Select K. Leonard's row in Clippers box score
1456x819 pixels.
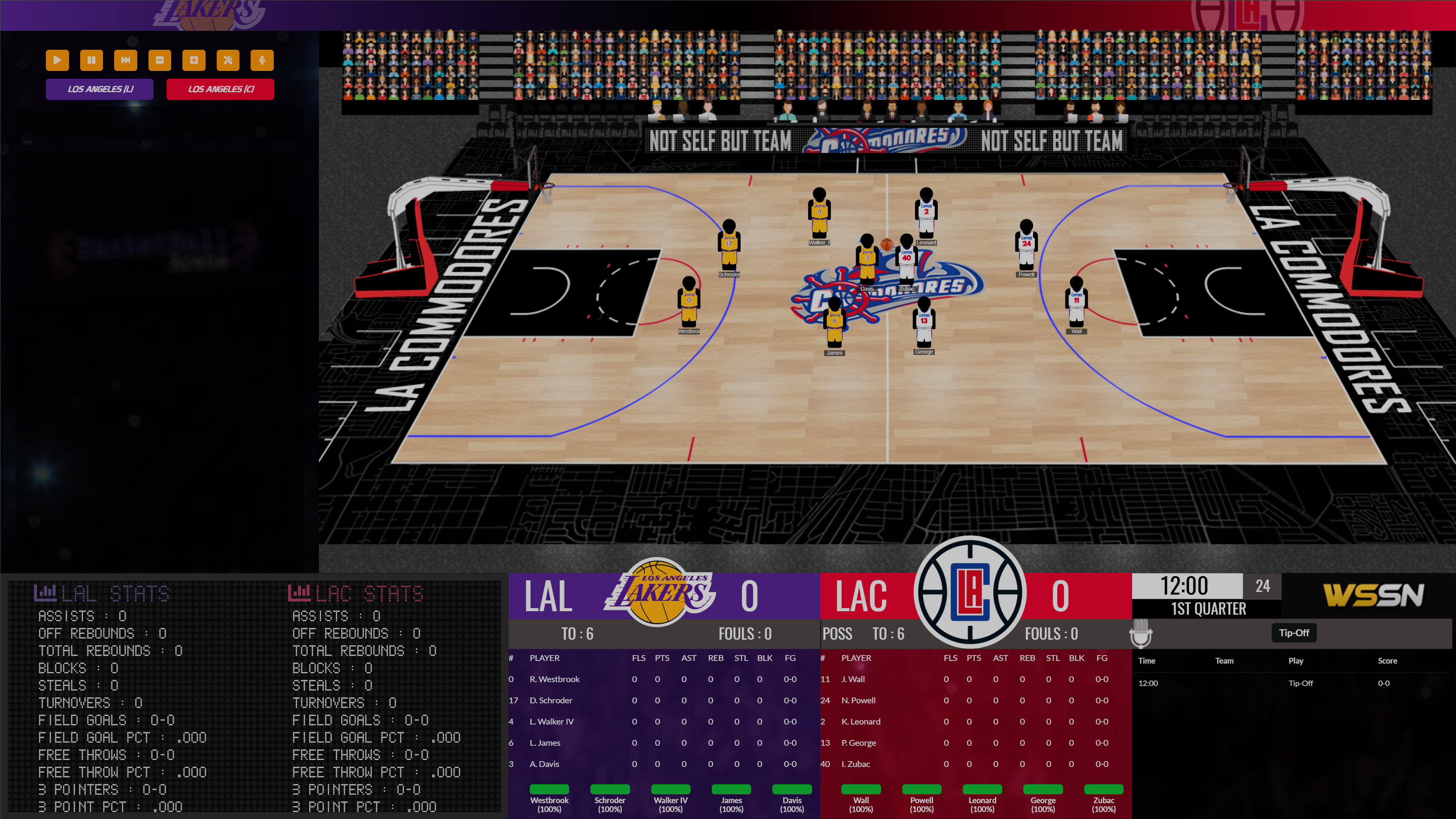click(860, 721)
